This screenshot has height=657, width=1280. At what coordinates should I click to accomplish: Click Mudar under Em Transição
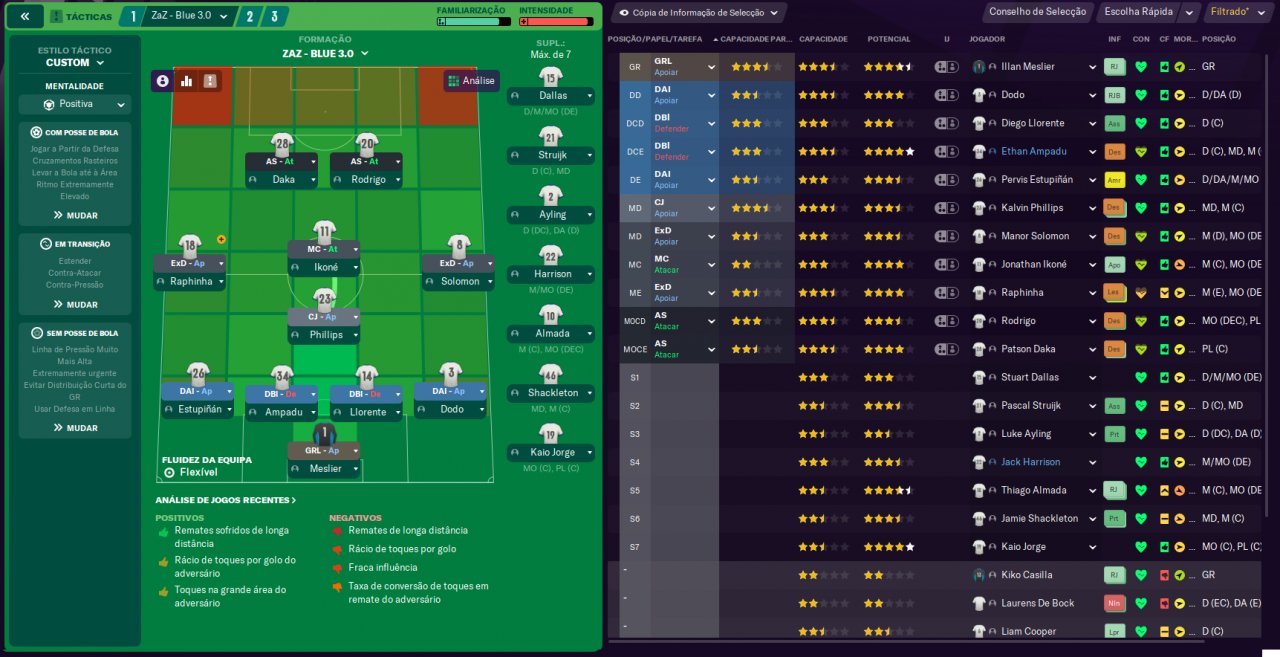(75, 304)
